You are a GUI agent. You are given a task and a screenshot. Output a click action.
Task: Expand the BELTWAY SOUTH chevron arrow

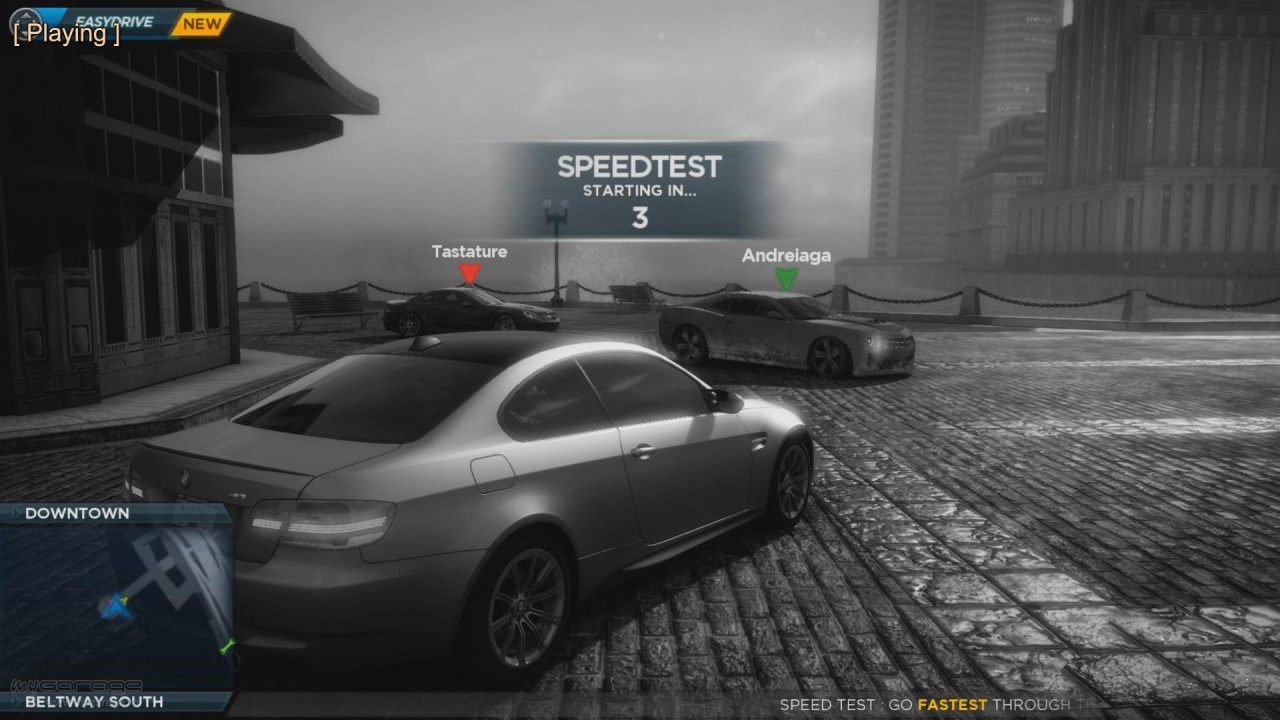pos(16,702)
